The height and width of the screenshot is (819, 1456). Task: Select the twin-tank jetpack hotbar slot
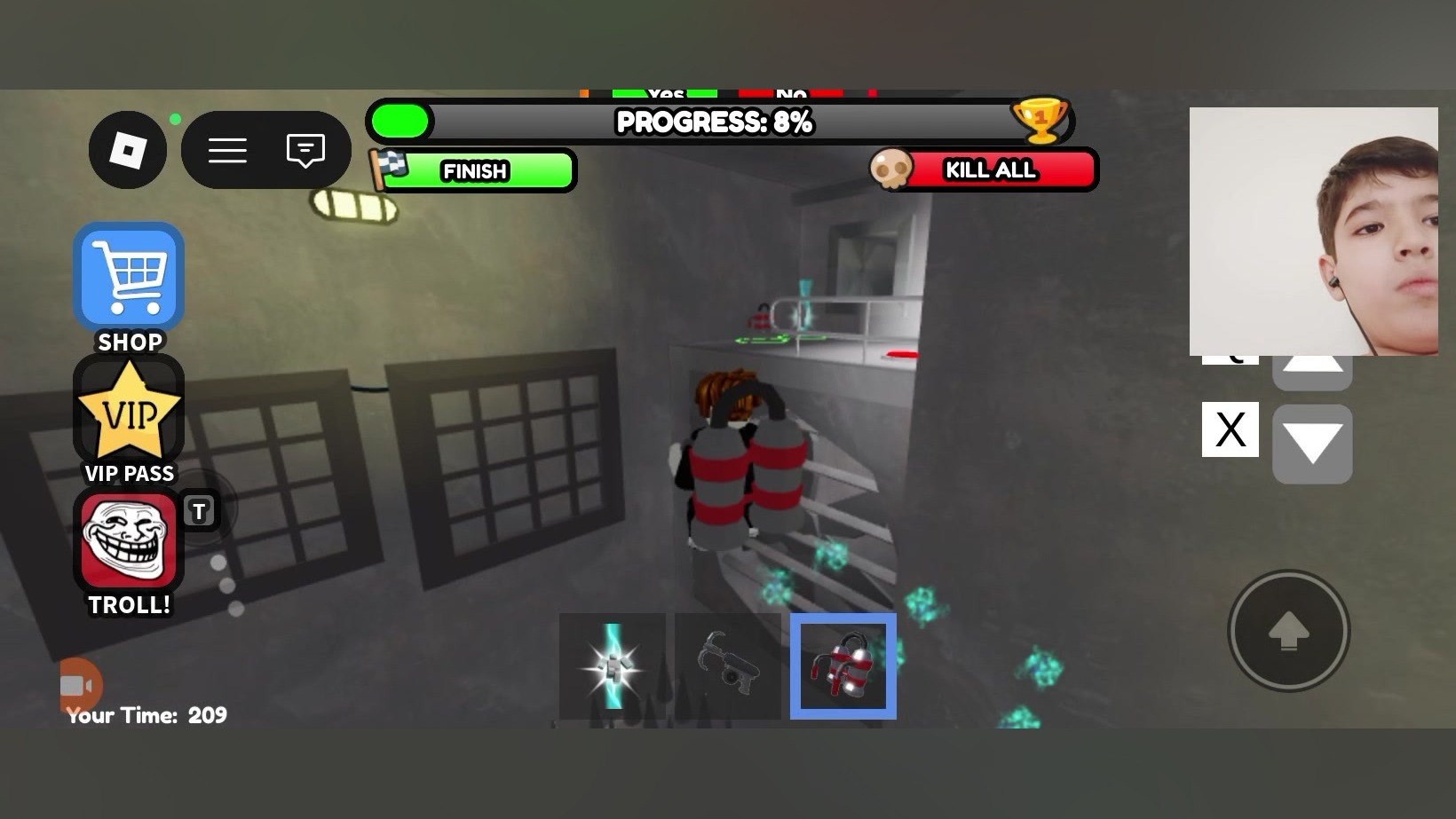coord(843,666)
